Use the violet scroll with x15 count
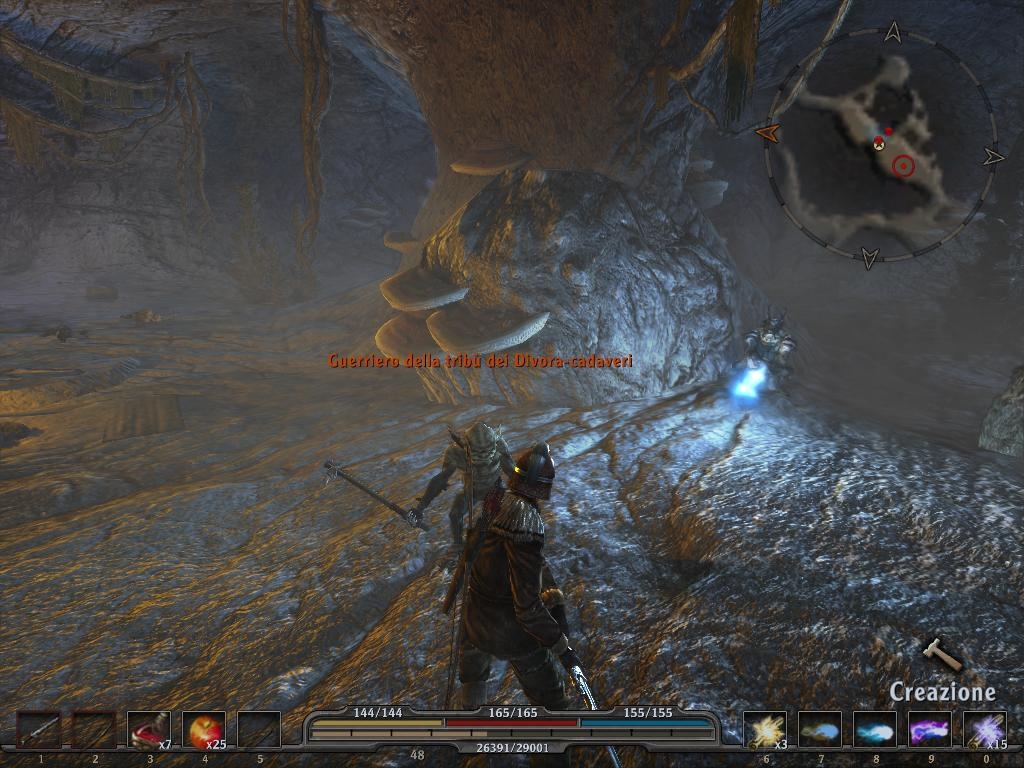Image resolution: width=1024 pixels, height=768 pixels. [x=985, y=730]
